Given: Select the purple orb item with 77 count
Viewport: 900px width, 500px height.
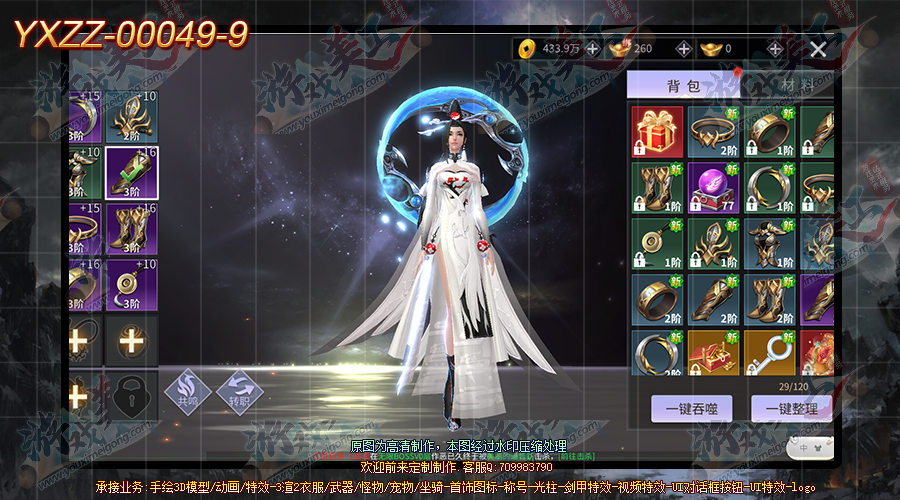Looking at the screenshot, I should [714, 188].
